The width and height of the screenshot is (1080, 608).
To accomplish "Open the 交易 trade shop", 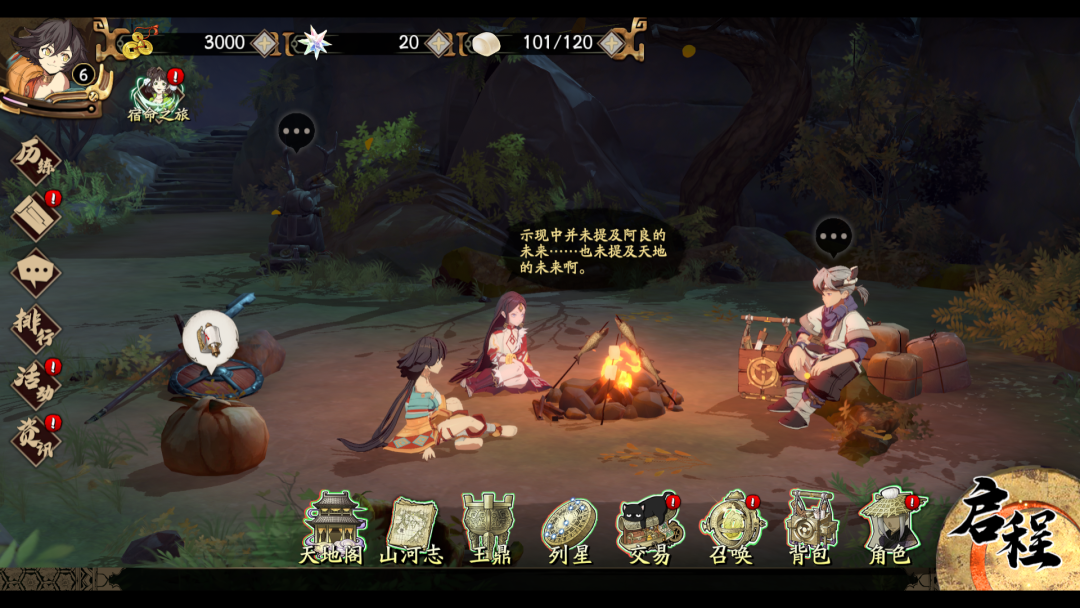I will [649, 527].
